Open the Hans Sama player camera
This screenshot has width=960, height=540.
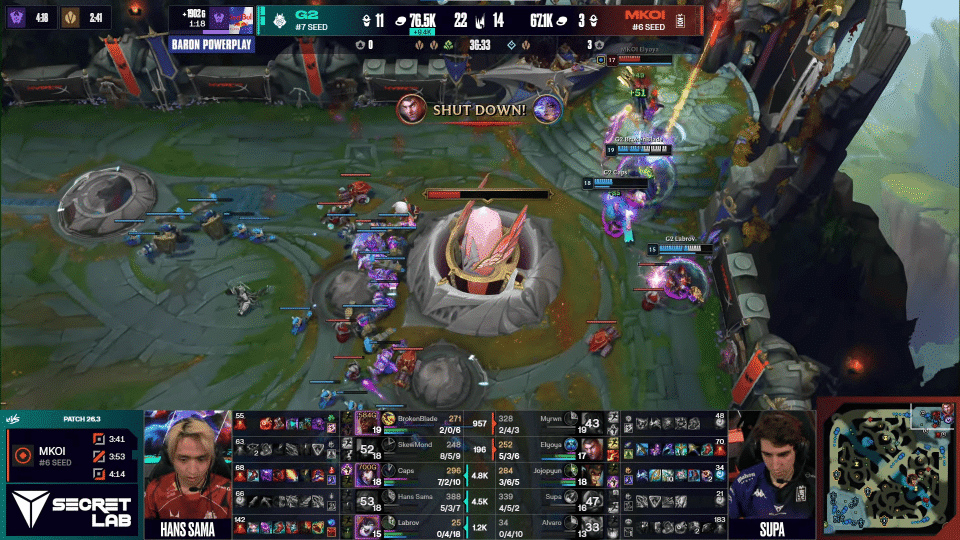pyautogui.click(x=187, y=465)
